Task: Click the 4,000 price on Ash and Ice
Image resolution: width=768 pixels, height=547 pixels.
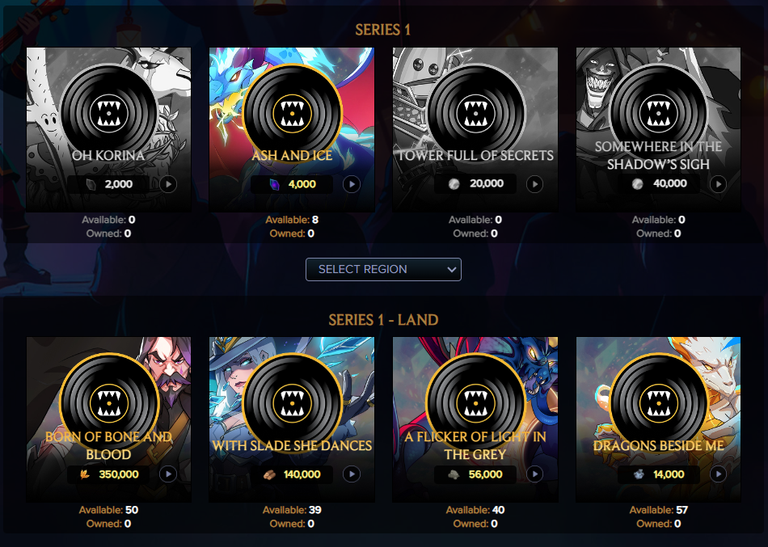Action: click(301, 184)
